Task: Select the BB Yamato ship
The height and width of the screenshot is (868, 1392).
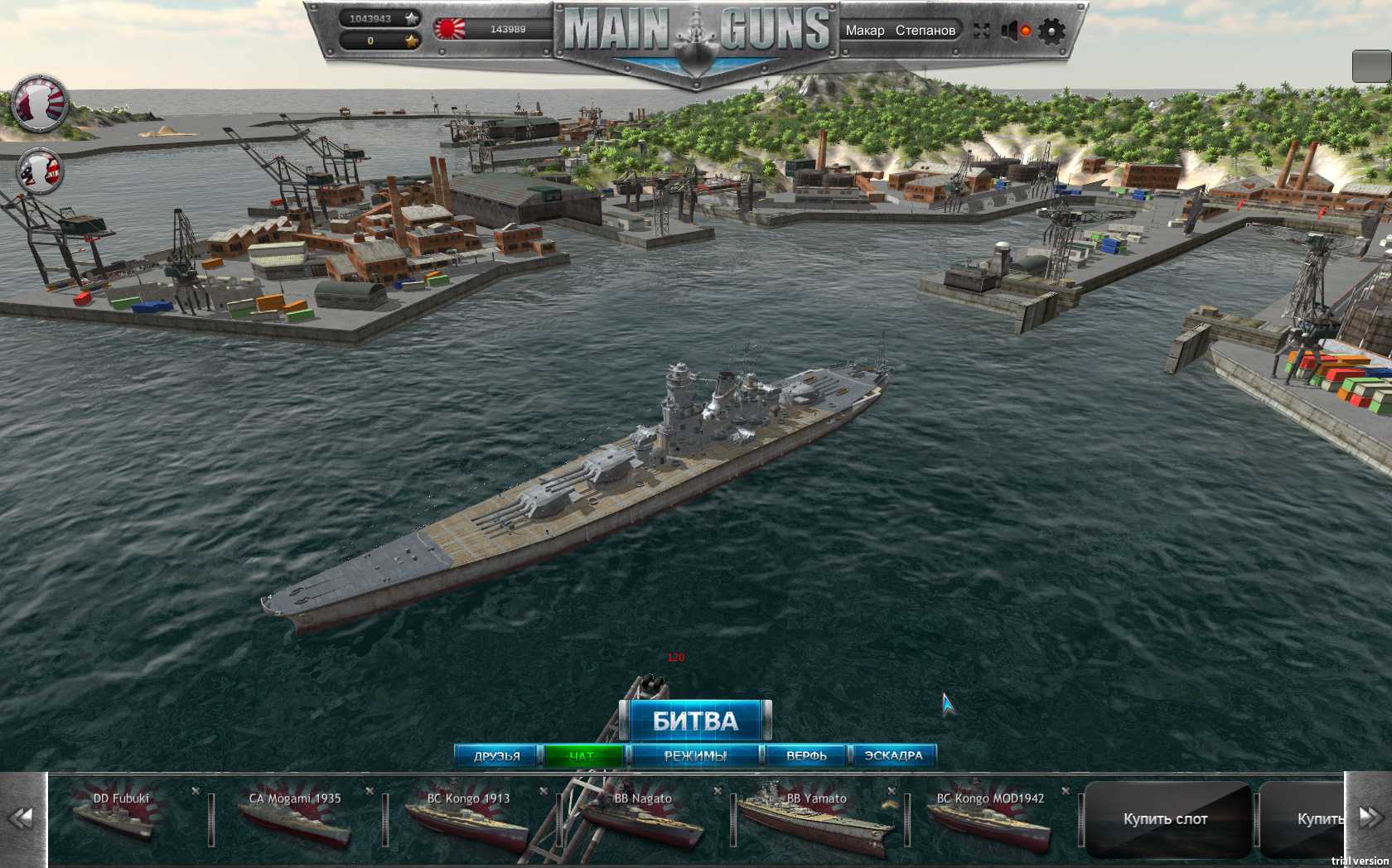Action: [x=817, y=818]
